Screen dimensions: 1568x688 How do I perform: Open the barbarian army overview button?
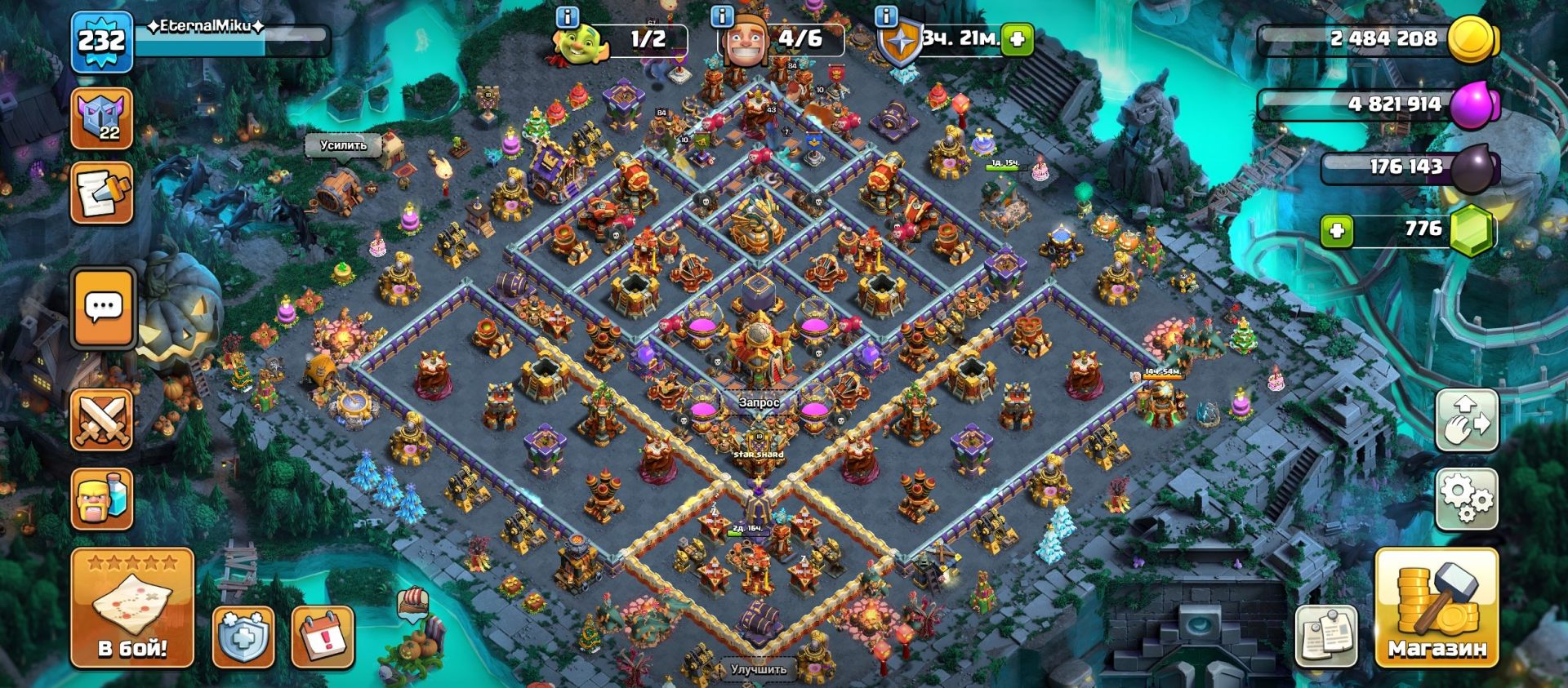(x=102, y=498)
